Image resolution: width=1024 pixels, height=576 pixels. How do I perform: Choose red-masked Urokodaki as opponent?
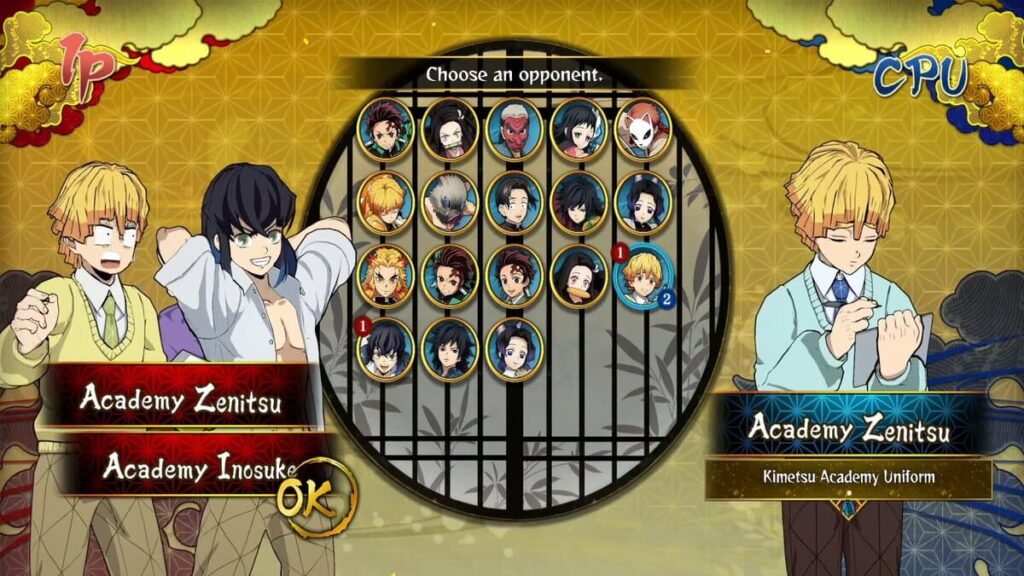[x=514, y=129]
